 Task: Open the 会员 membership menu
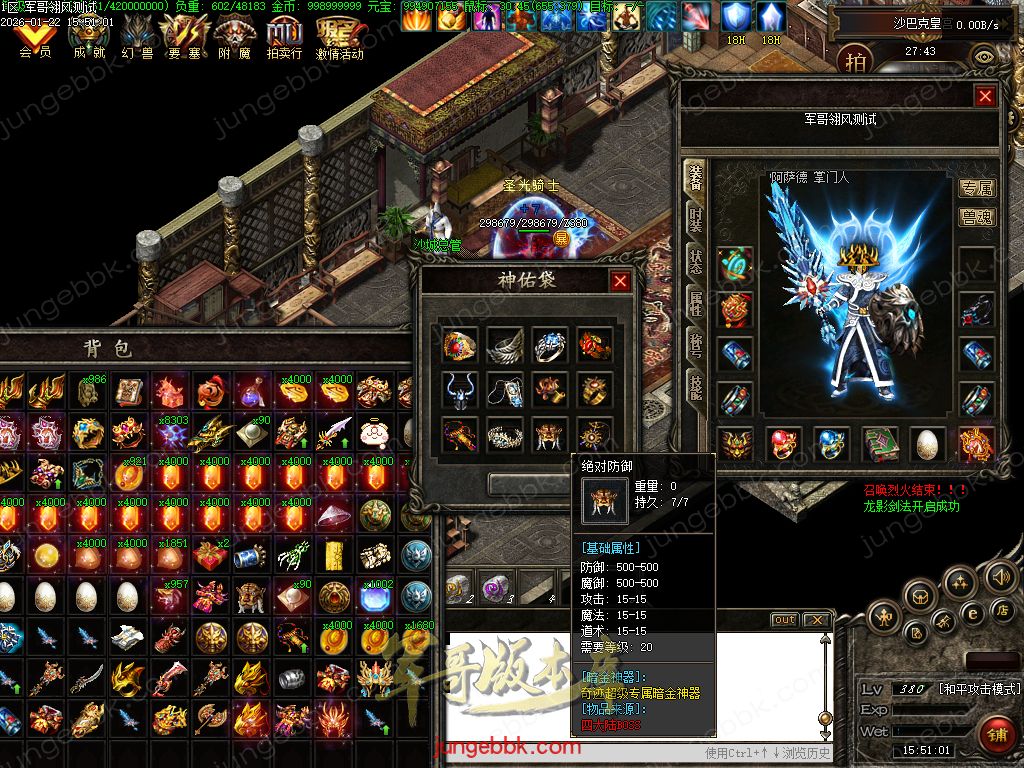click(35, 40)
